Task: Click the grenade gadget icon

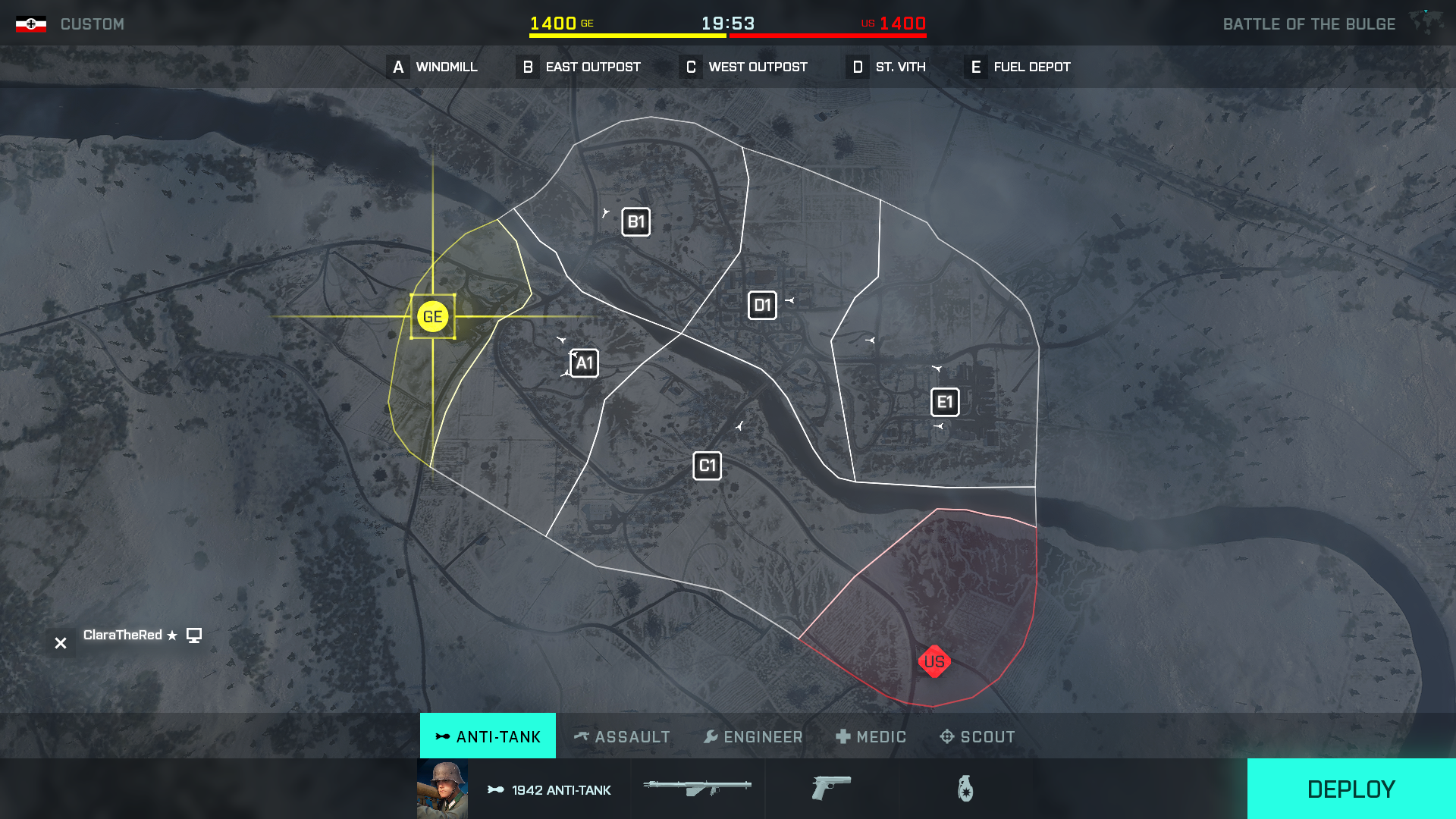Action: 965,789
